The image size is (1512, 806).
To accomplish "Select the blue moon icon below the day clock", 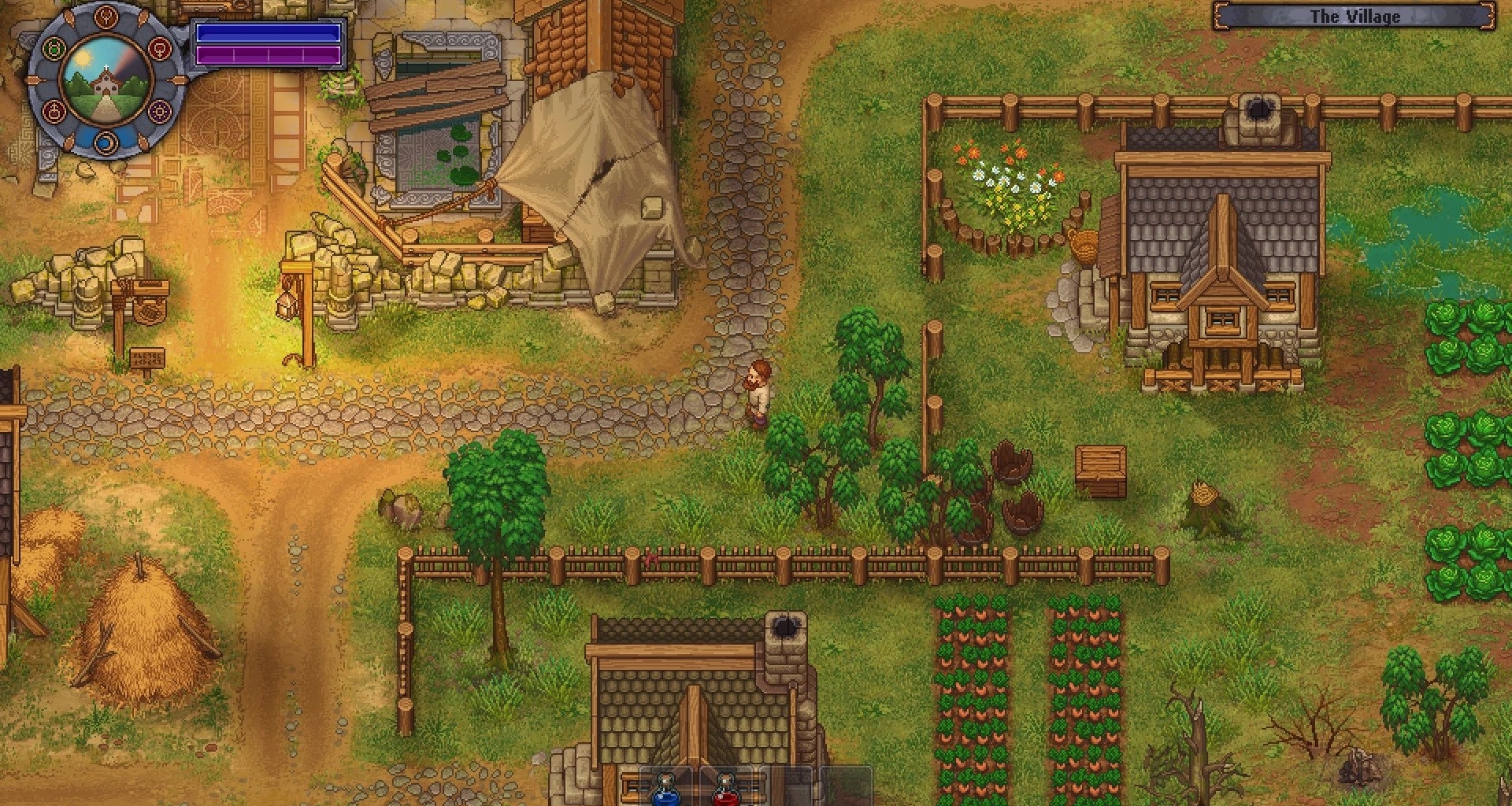I will pyautogui.click(x=106, y=142).
